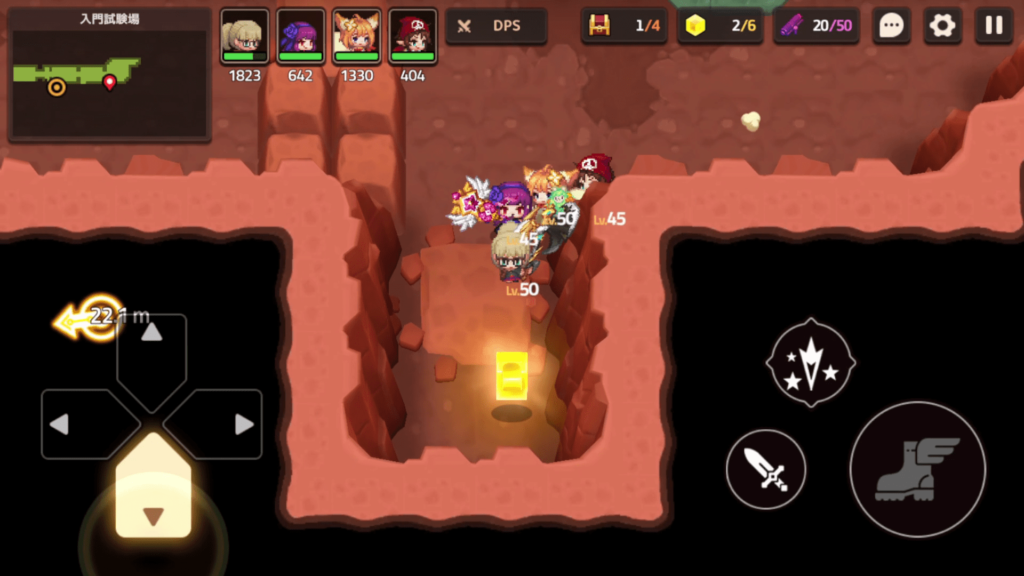Screen dimensions: 1024x576
Task: Toggle the DPS meter button
Action: click(x=496, y=26)
